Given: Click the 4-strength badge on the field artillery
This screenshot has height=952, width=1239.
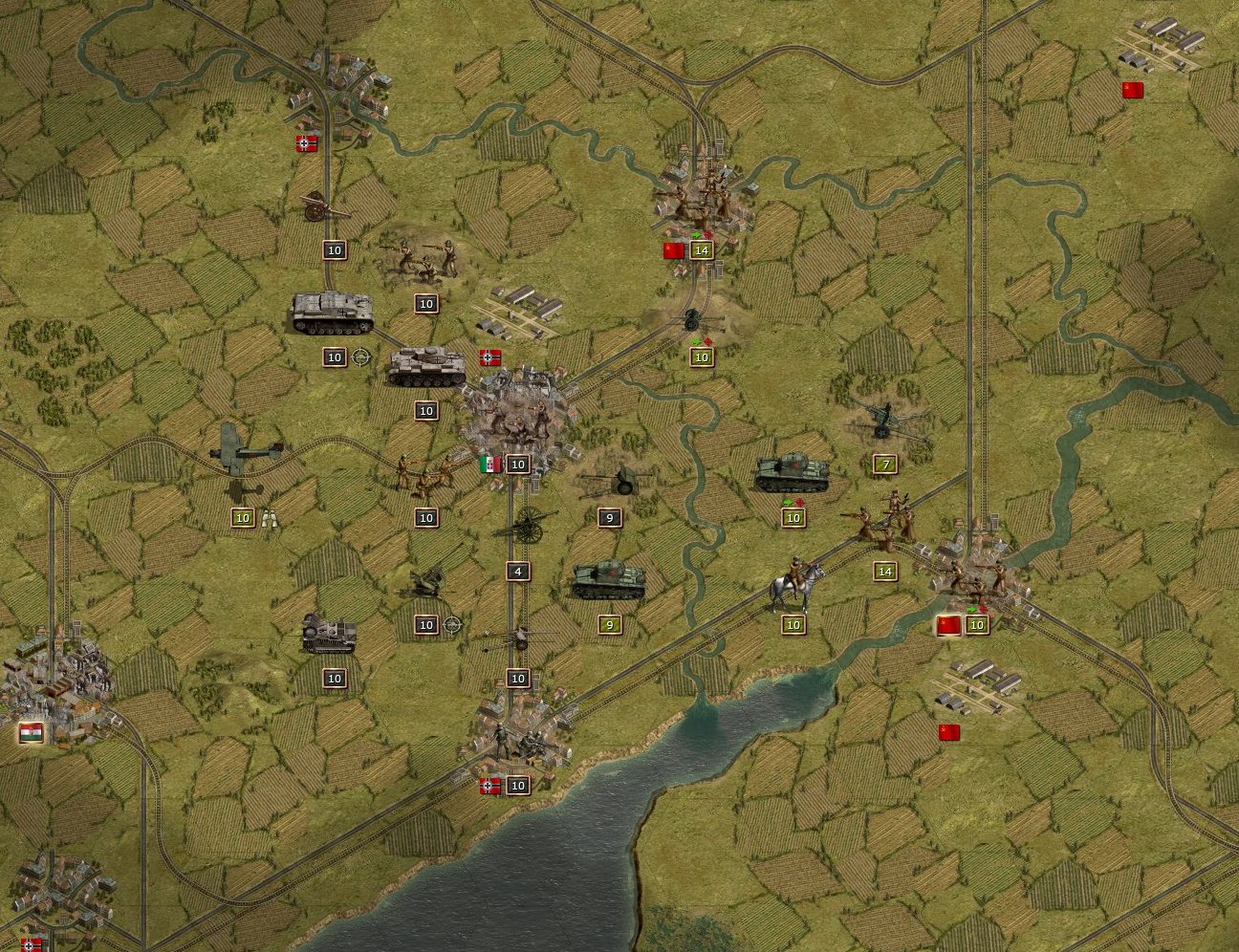Looking at the screenshot, I should click(x=517, y=572).
